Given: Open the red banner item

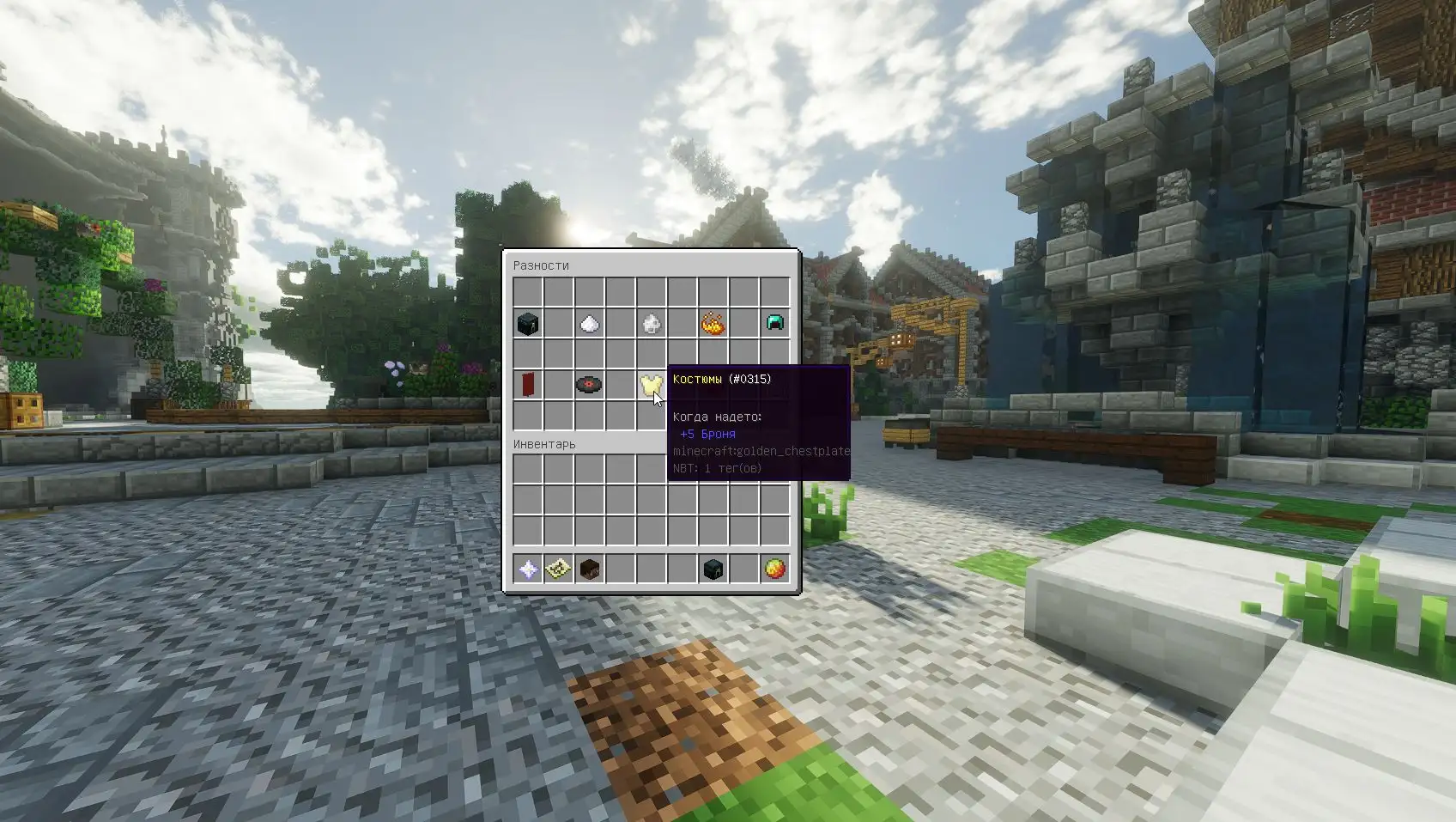Looking at the screenshot, I should 528,385.
